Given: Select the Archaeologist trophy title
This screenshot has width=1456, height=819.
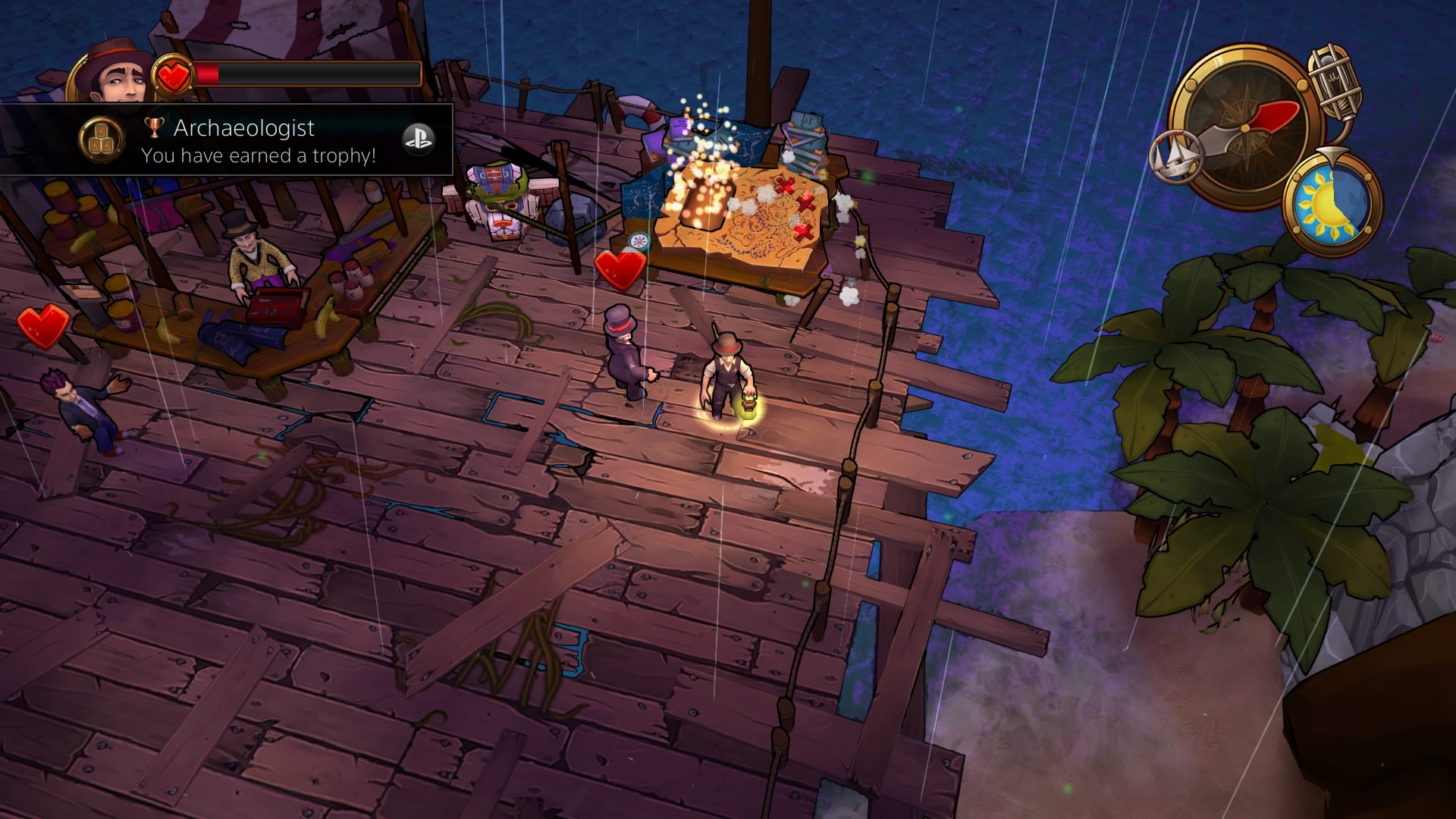Looking at the screenshot, I should click(x=243, y=127).
